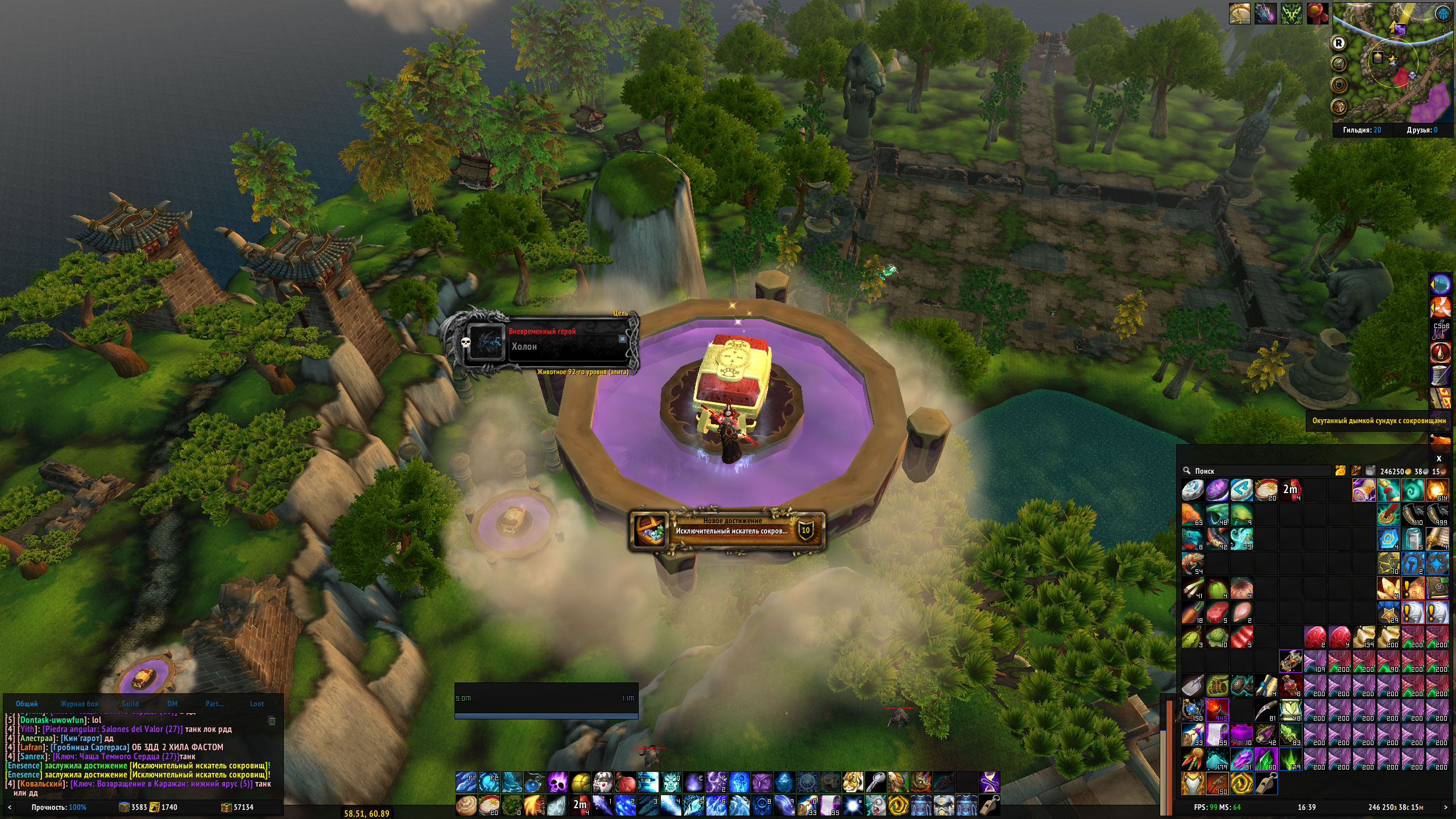
Task: Switch to the Guild chat tab
Action: pos(130,704)
